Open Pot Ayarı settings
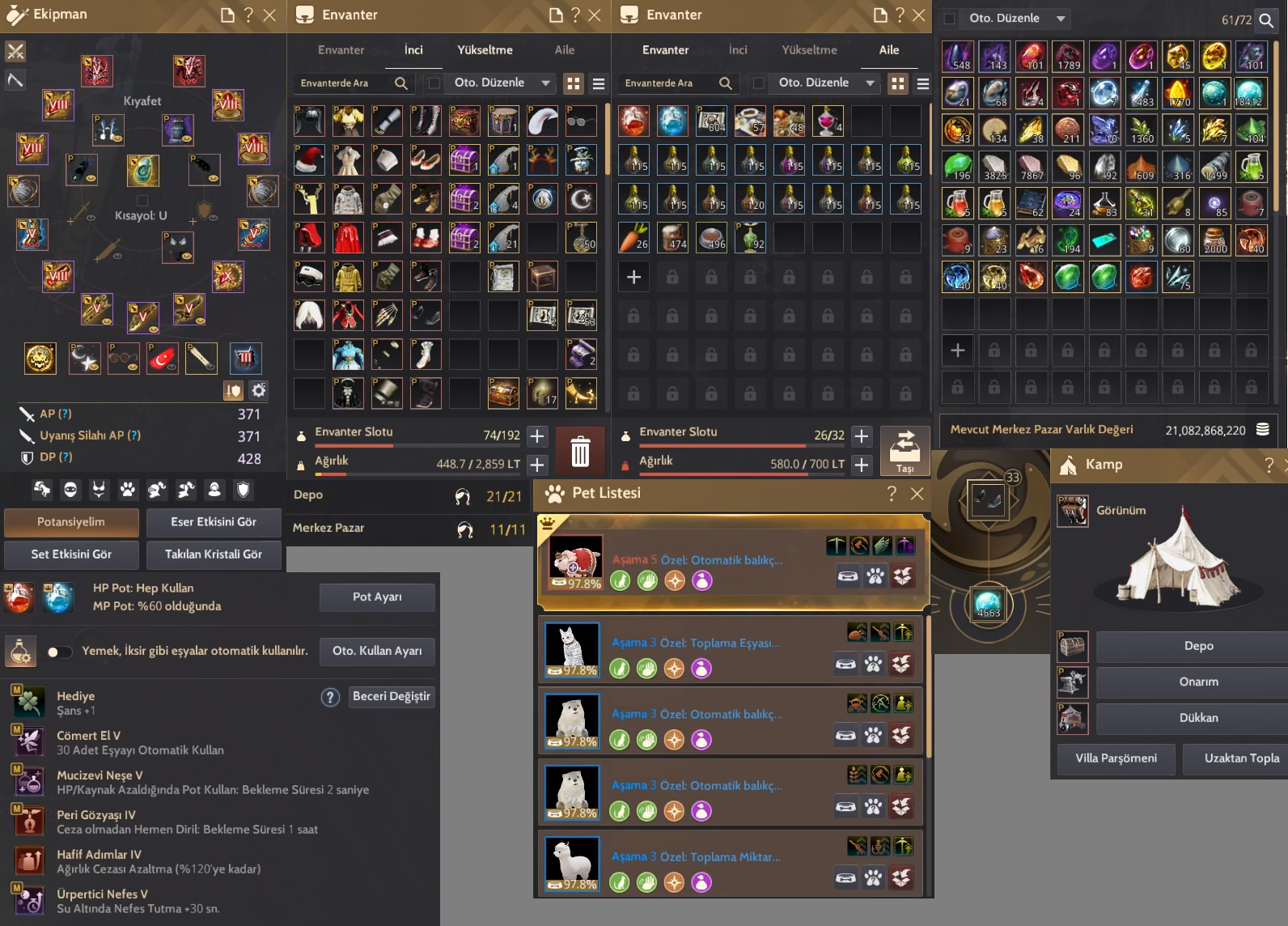This screenshot has width=1288, height=926. 376,597
